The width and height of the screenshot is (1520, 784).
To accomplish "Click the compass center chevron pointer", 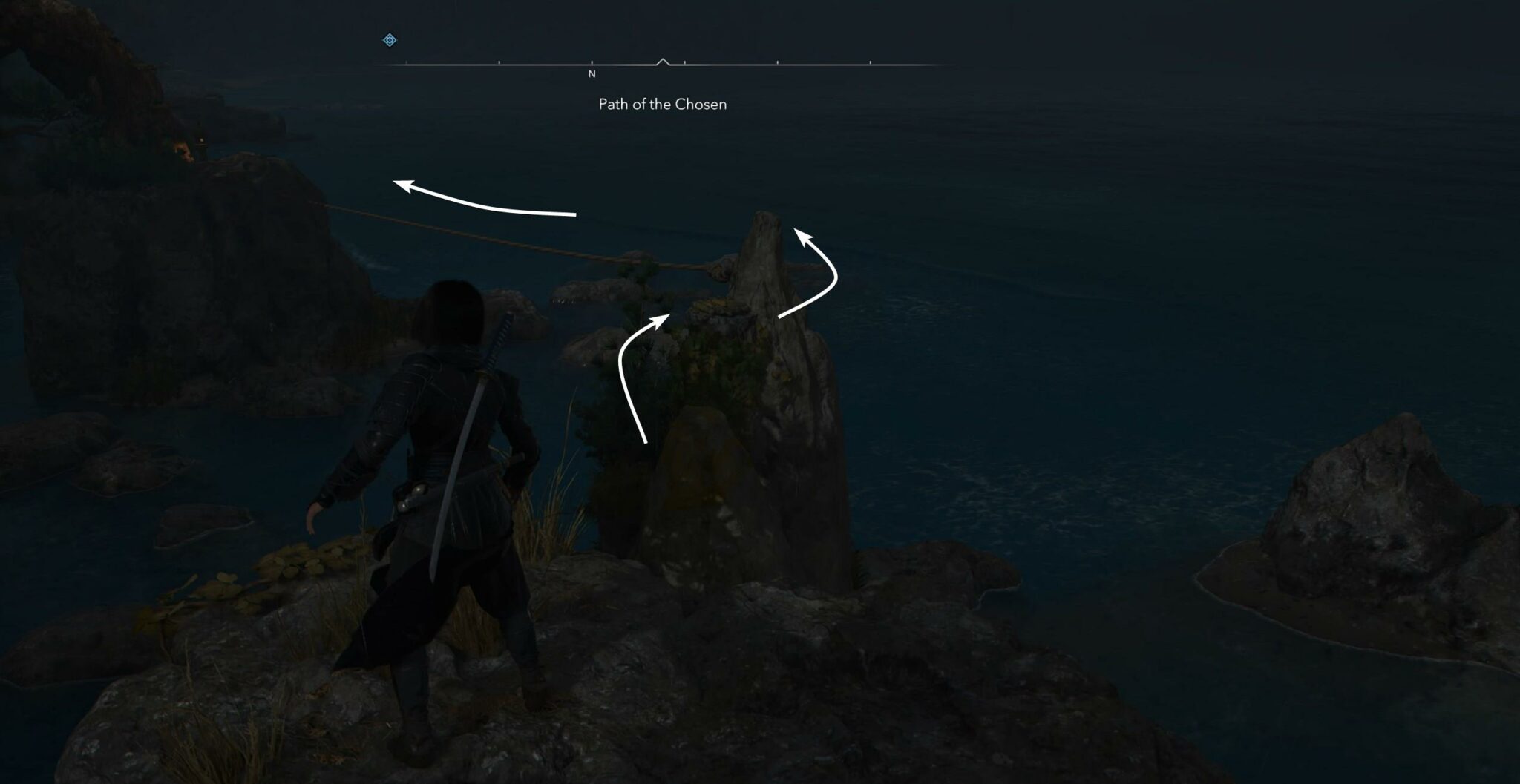I will point(664,61).
